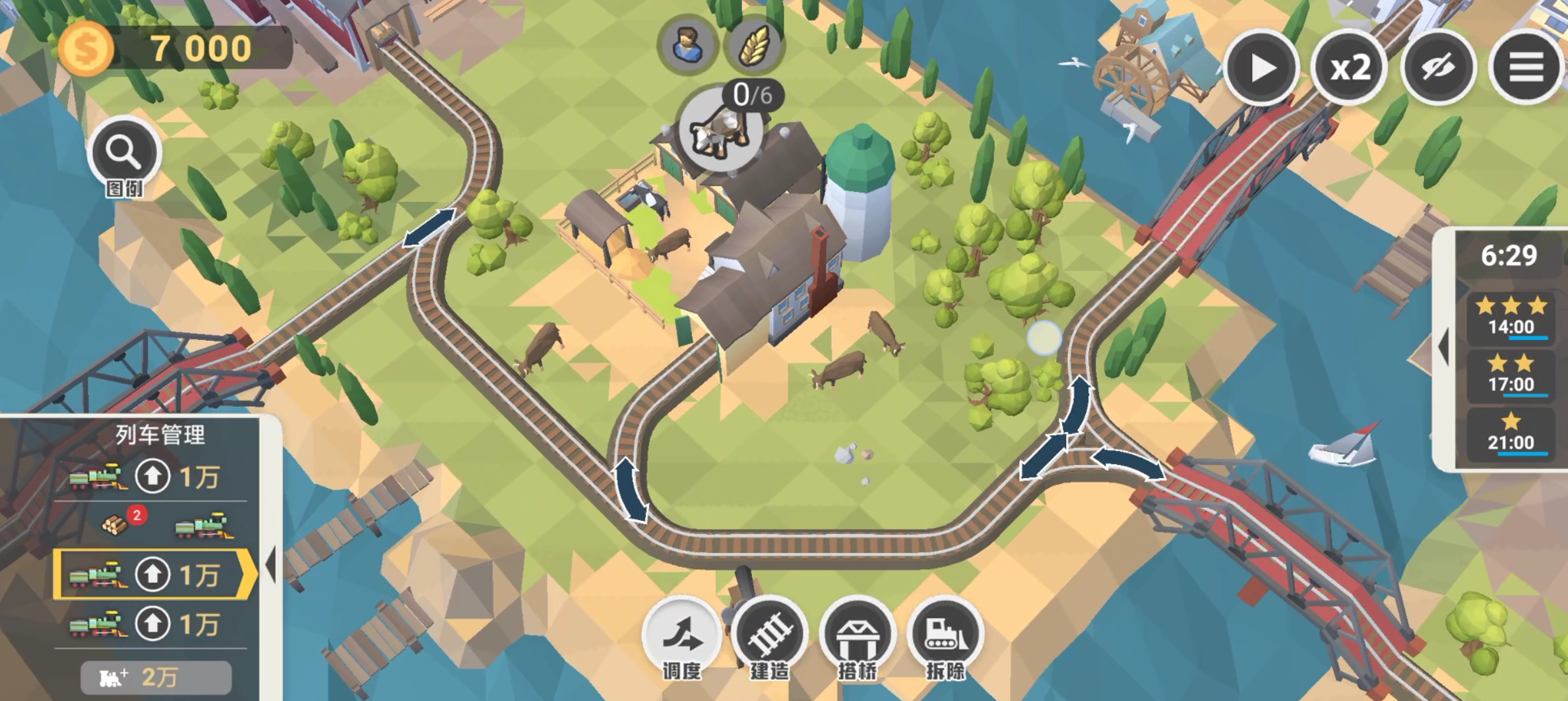The image size is (1568, 701).
Task: Choose the 建造 track building tool
Action: pyautogui.click(x=770, y=636)
